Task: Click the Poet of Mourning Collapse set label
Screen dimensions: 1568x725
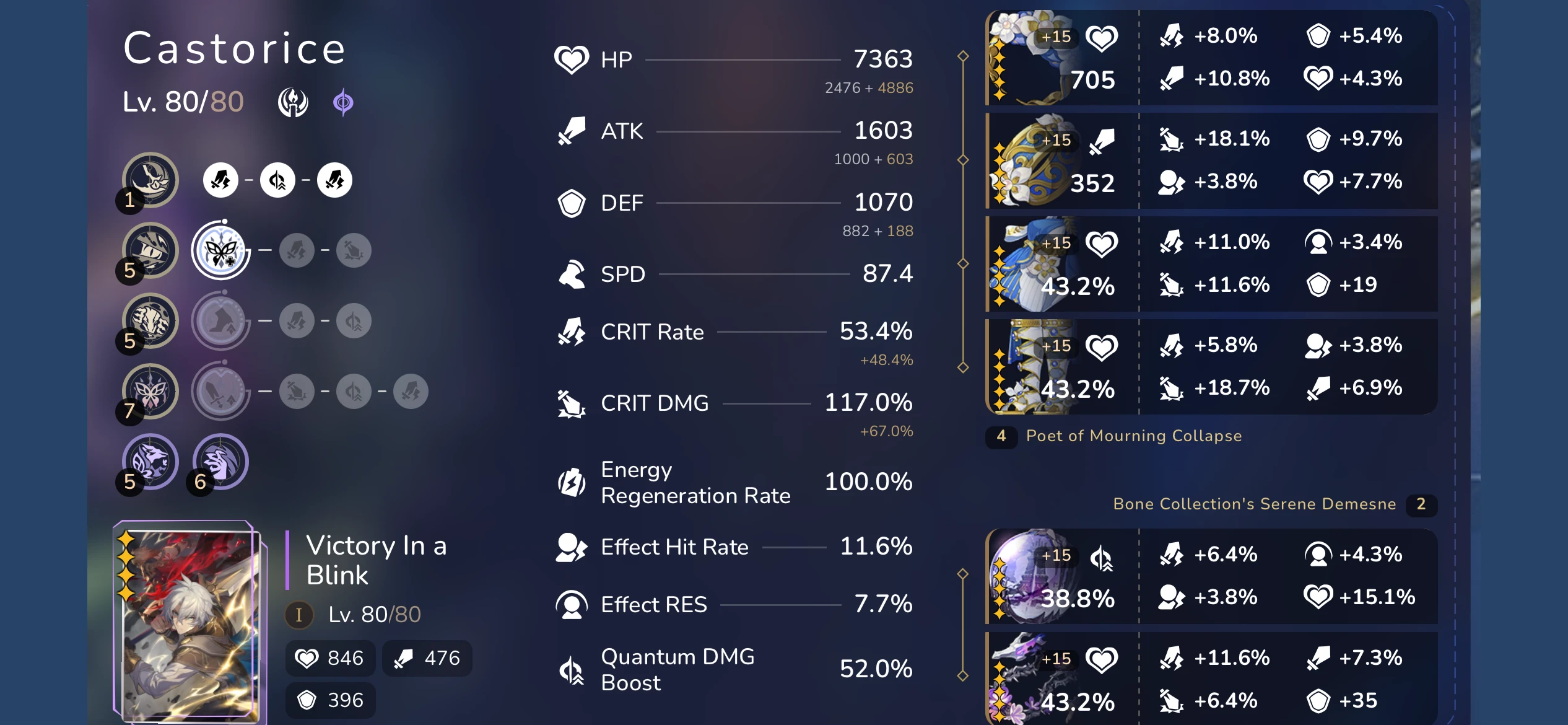Action: click(x=1133, y=436)
